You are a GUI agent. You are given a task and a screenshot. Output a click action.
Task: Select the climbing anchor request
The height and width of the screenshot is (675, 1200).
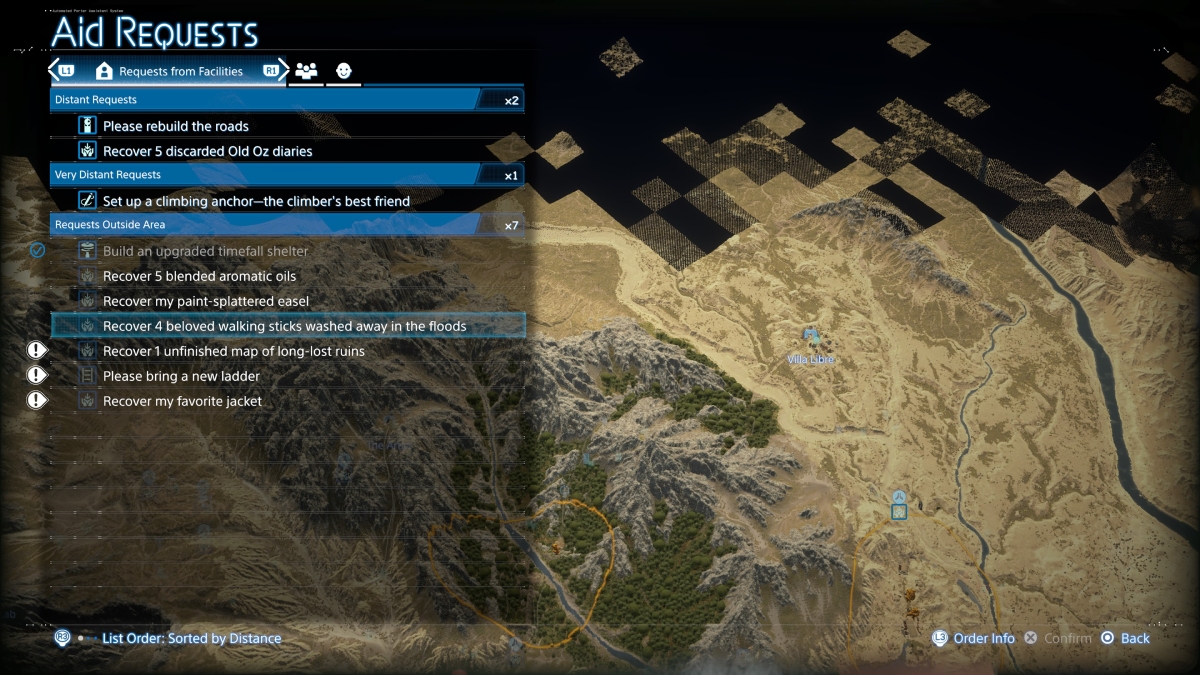[x=256, y=201]
